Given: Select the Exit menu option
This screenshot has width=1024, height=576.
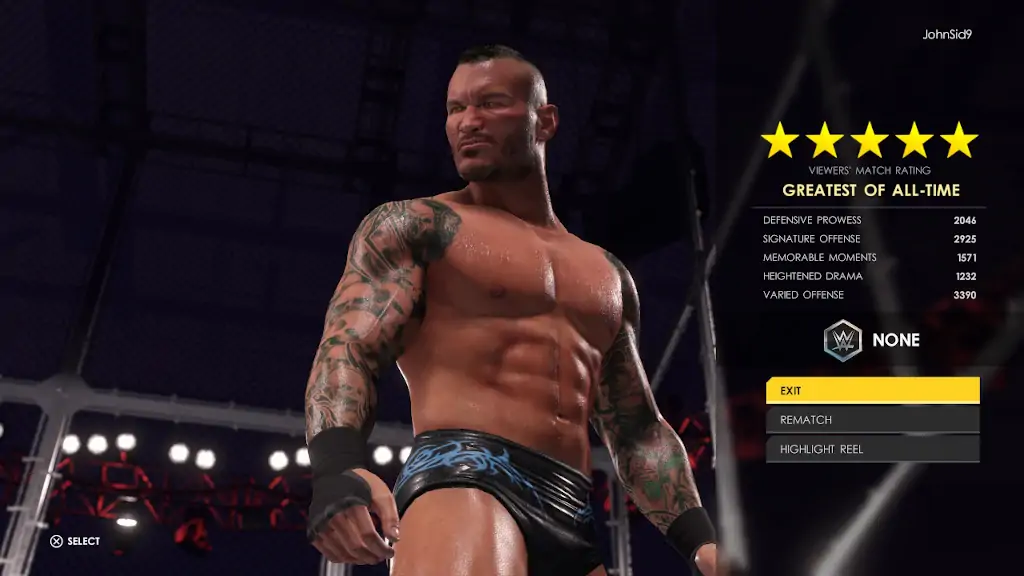Looking at the screenshot, I should (872, 390).
